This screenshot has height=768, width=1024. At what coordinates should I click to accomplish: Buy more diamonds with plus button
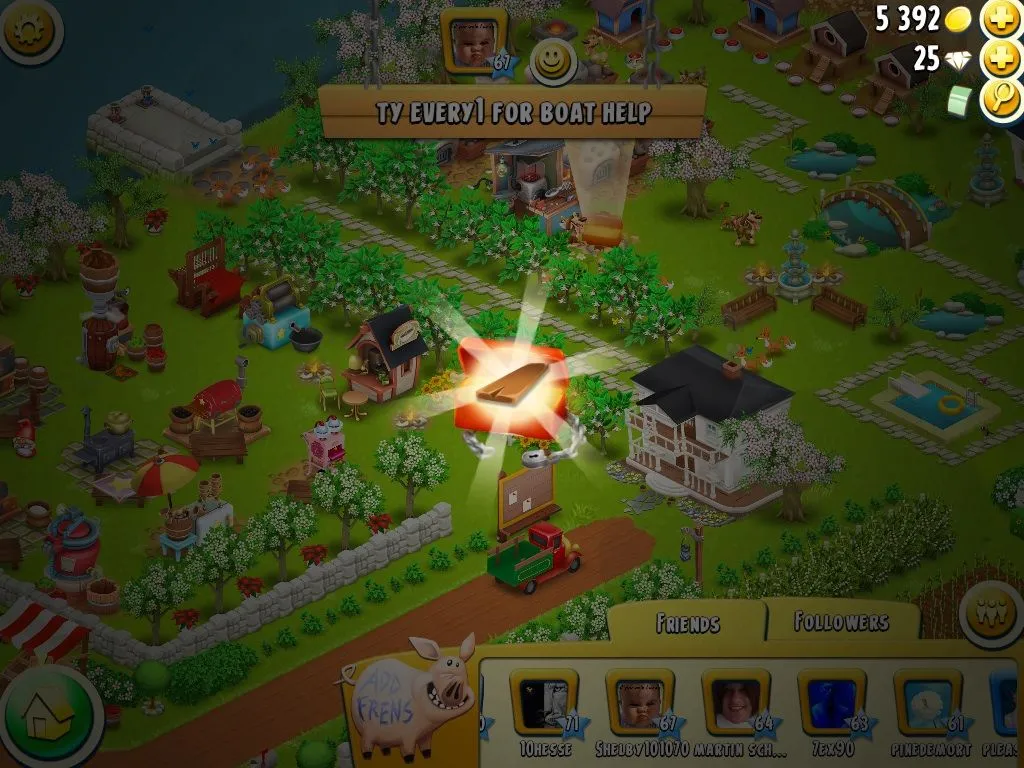pyautogui.click(x=1001, y=59)
